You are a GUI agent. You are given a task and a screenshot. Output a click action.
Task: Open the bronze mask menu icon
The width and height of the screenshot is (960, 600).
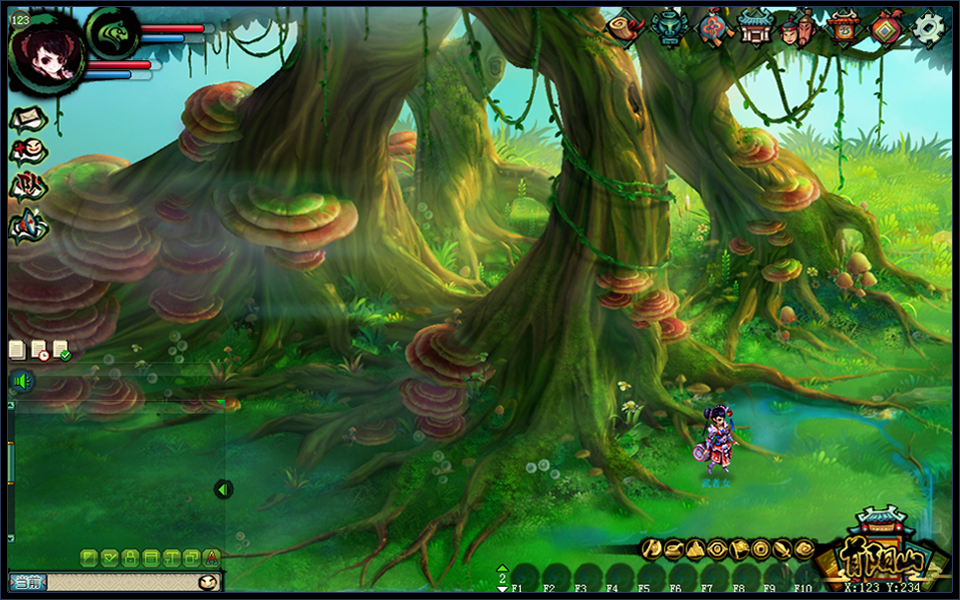click(667, 28)
